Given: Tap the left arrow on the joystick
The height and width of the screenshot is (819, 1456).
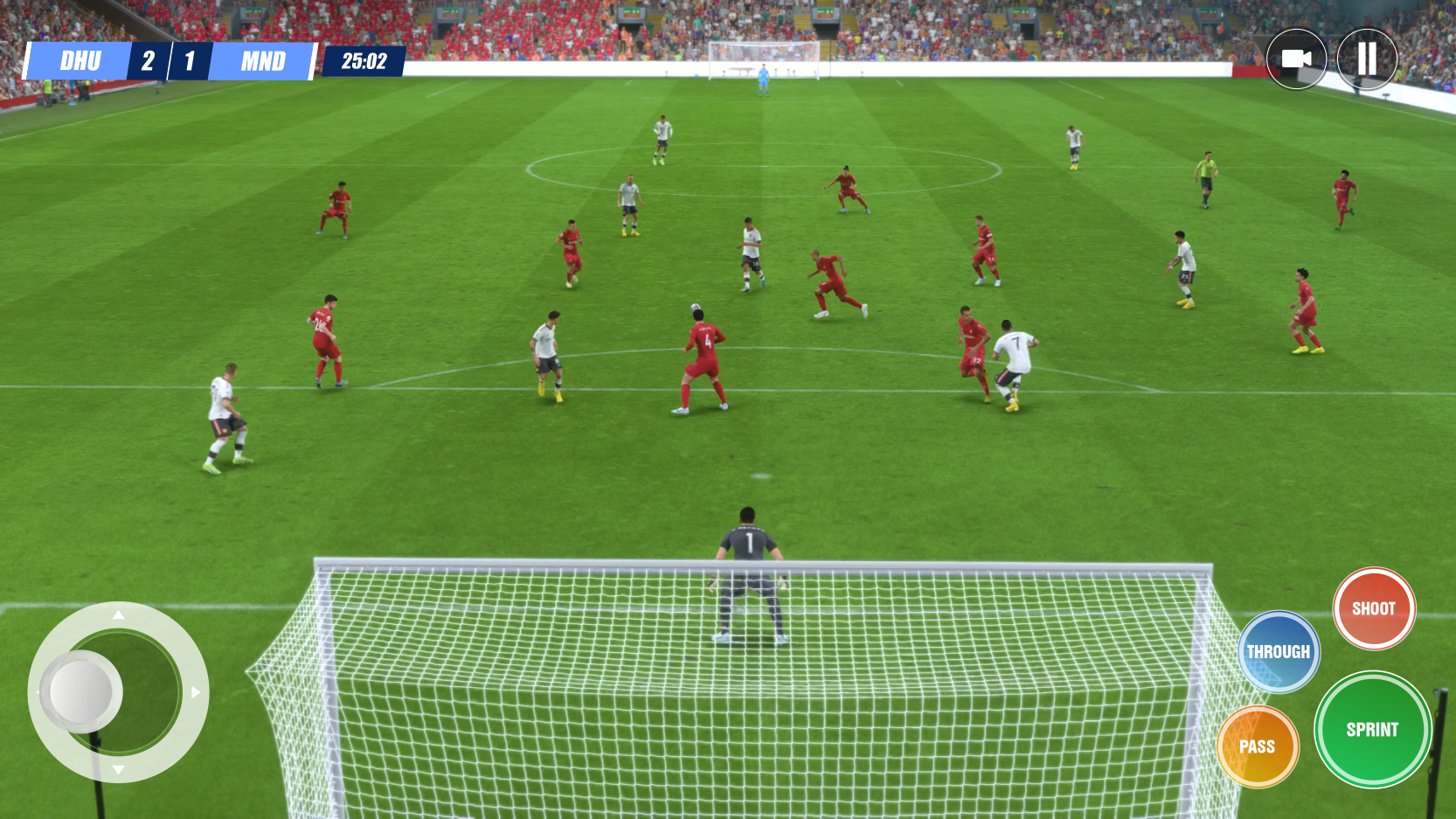Looking at the screenshot, I should pos(37,692).
